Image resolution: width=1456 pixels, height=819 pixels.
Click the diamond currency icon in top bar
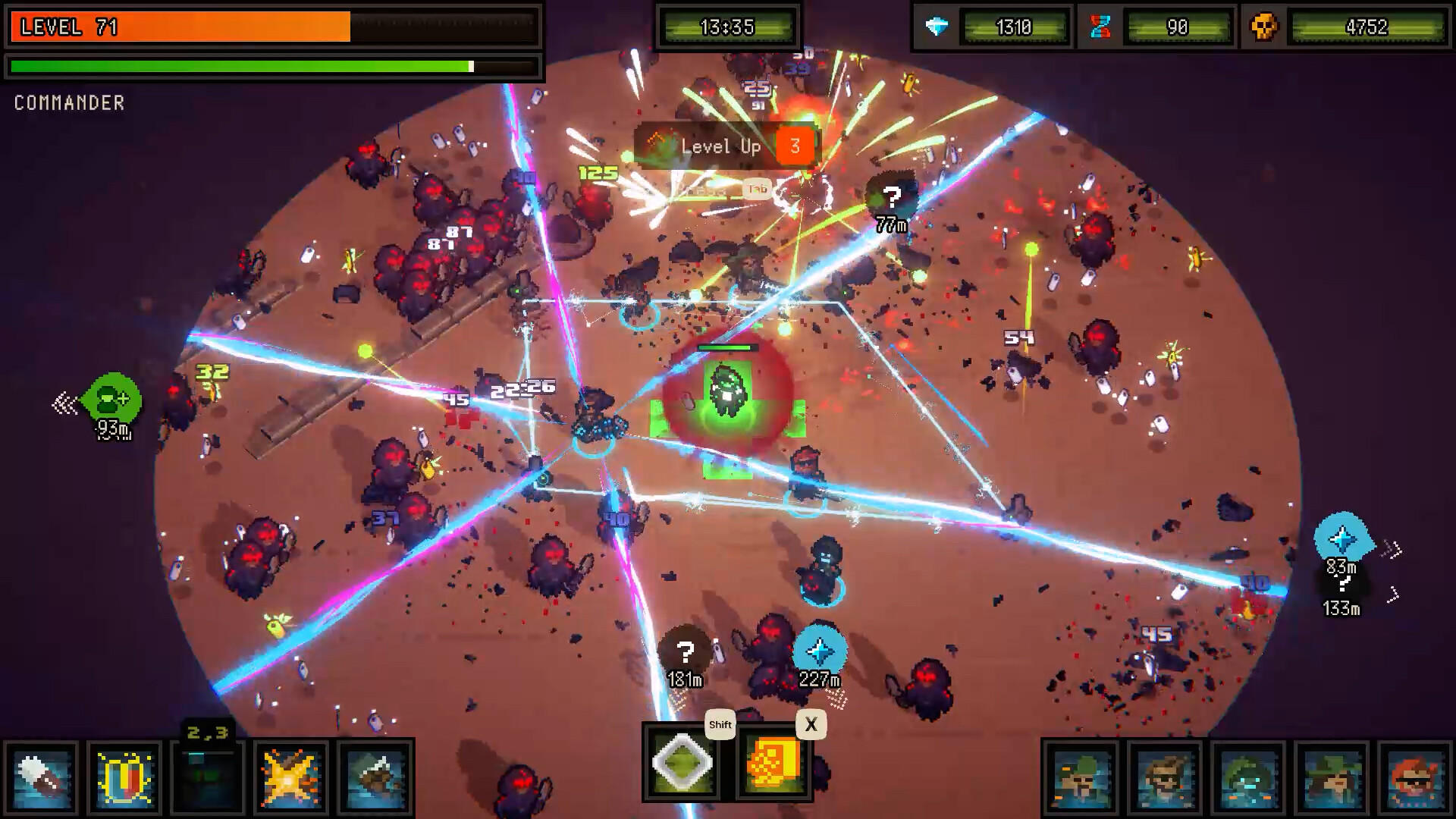pyautogui.click(x=938, y=27)
